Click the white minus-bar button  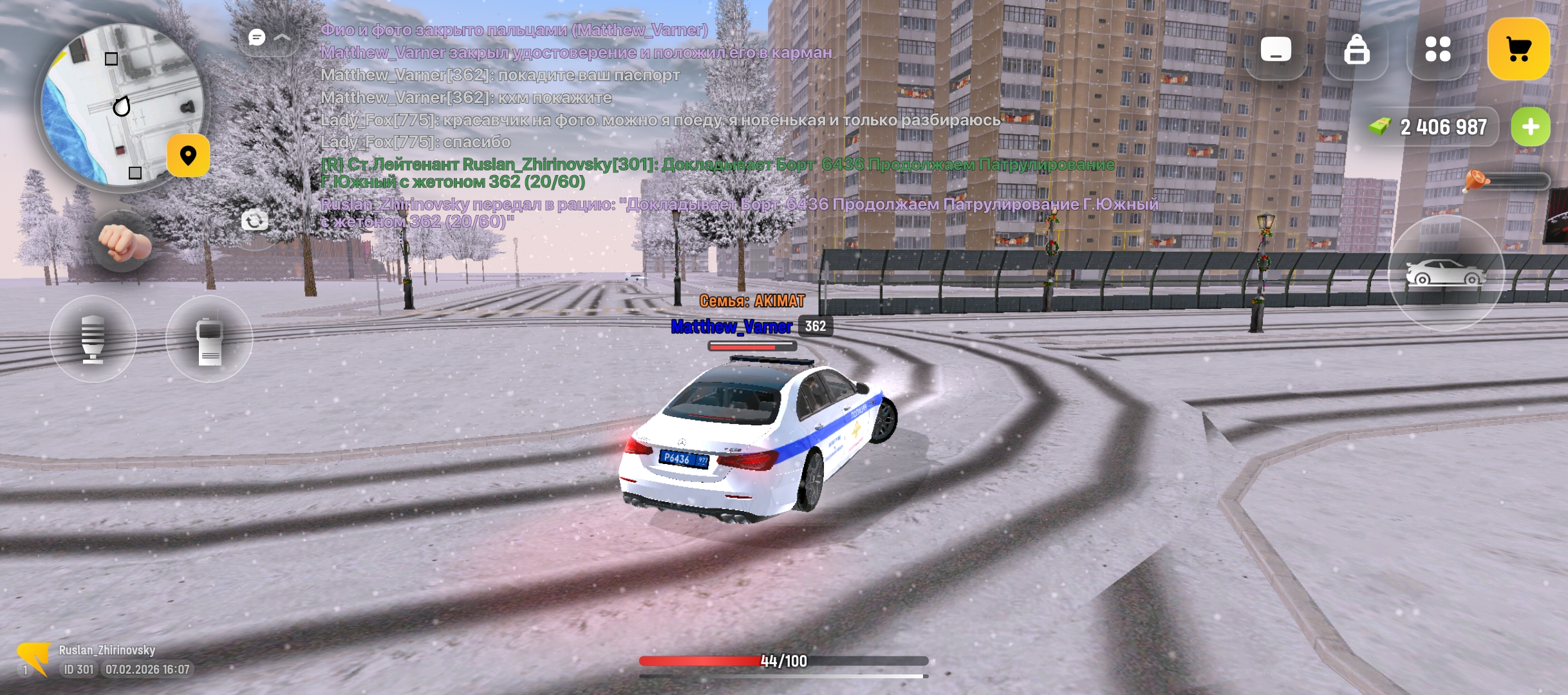(1276, 49)
